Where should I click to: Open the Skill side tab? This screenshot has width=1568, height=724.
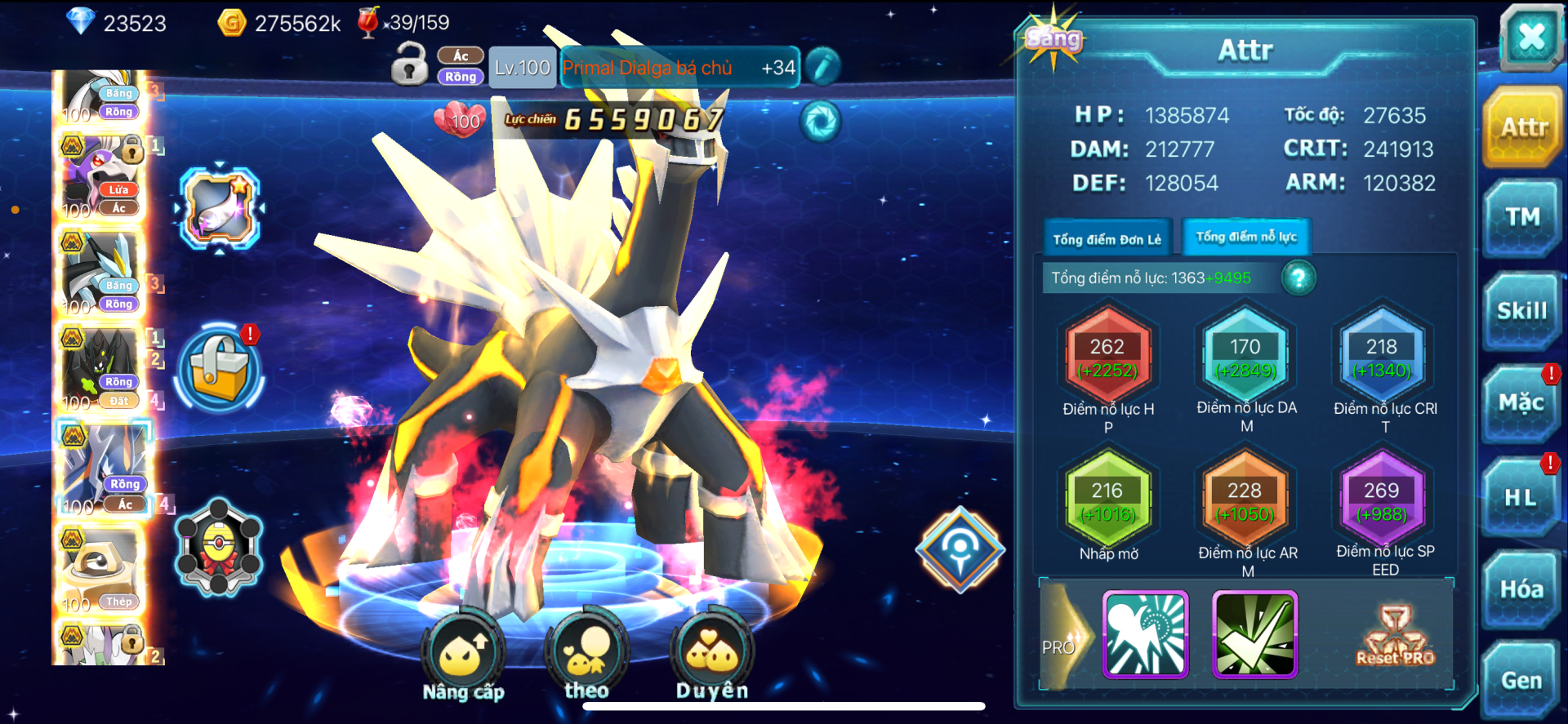click(x=1522, y=311)
